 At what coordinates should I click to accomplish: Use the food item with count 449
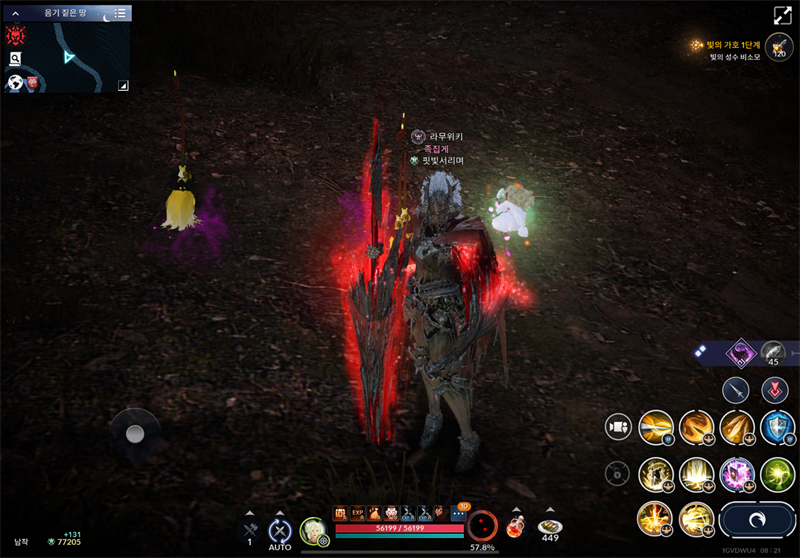(x=549, y=526)
